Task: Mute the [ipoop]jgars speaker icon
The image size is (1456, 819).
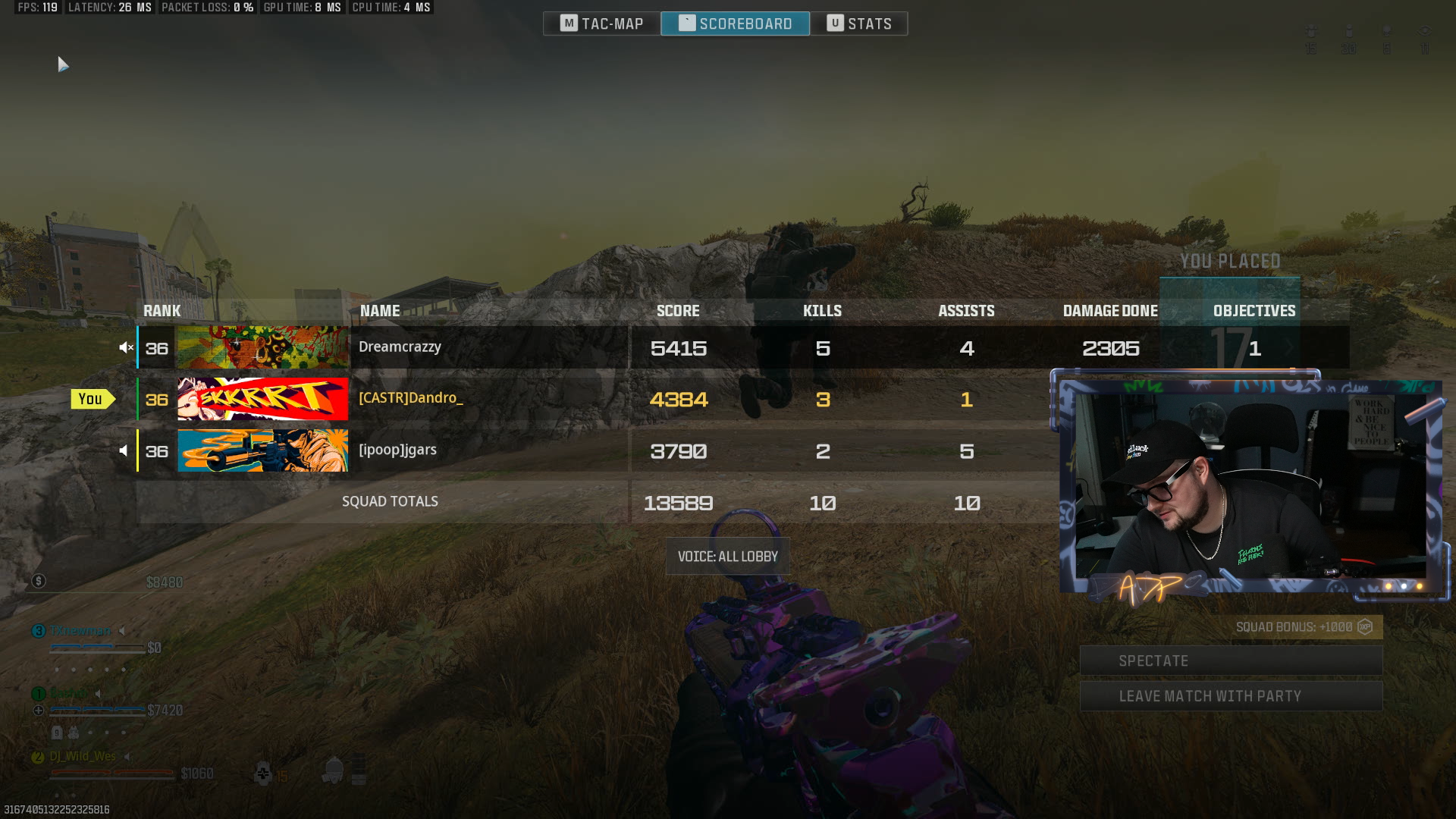Action: [124, 451]
